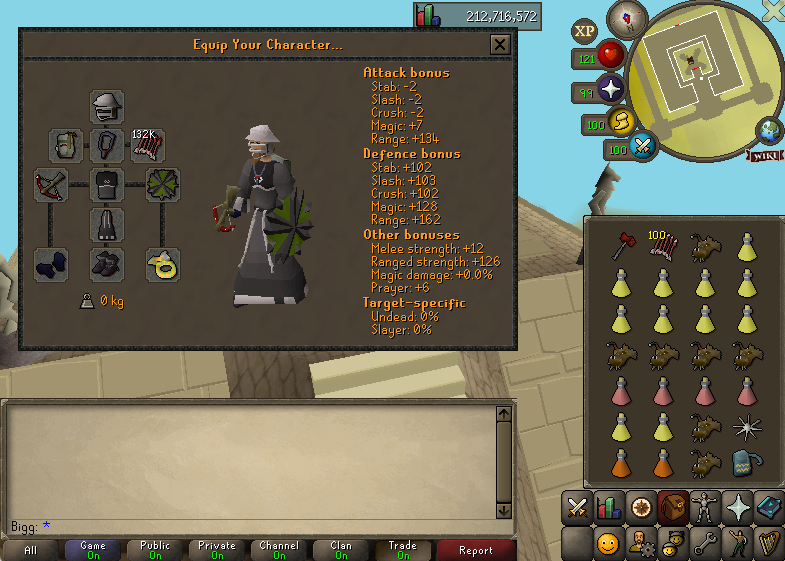Toggle the XP drops button
Viewport: 785px width, 561px height.
click(585, 31)
